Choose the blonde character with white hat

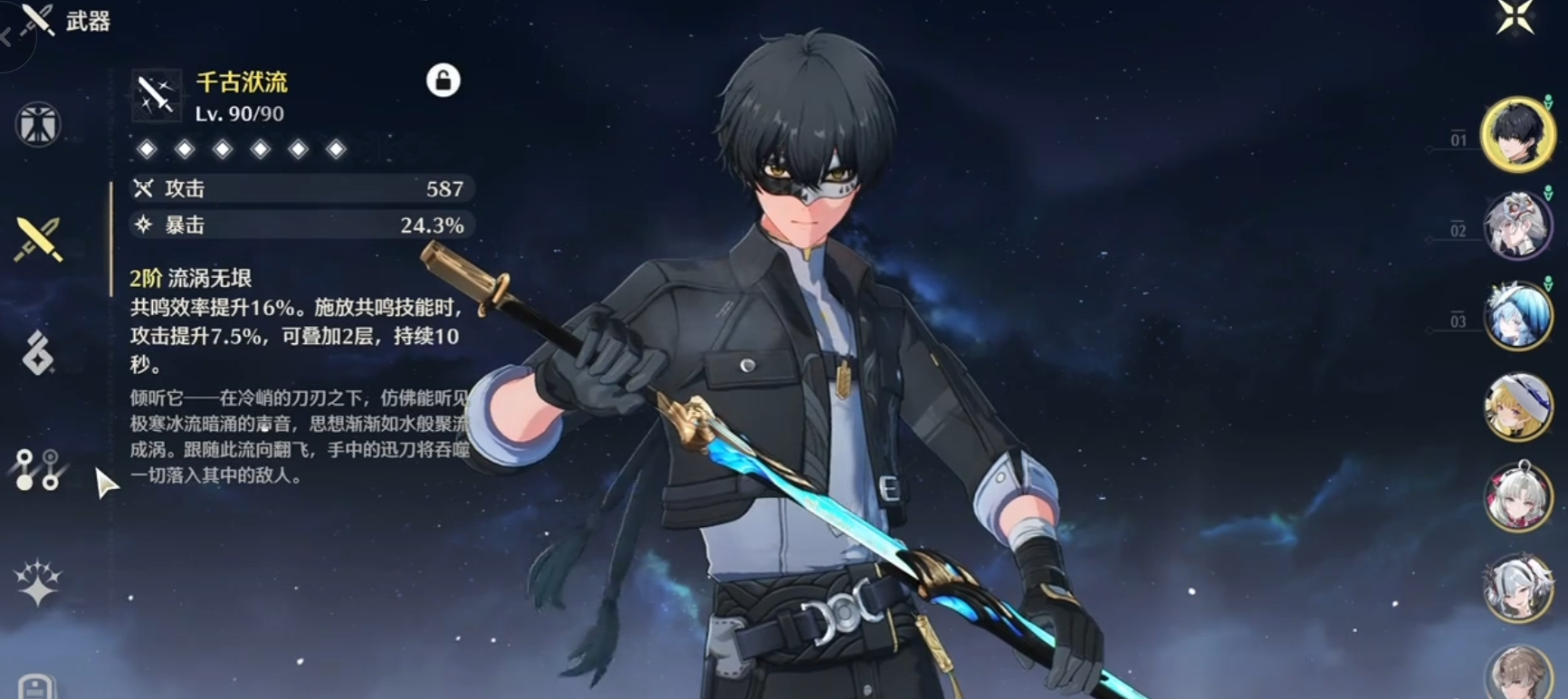(1517, 407)
